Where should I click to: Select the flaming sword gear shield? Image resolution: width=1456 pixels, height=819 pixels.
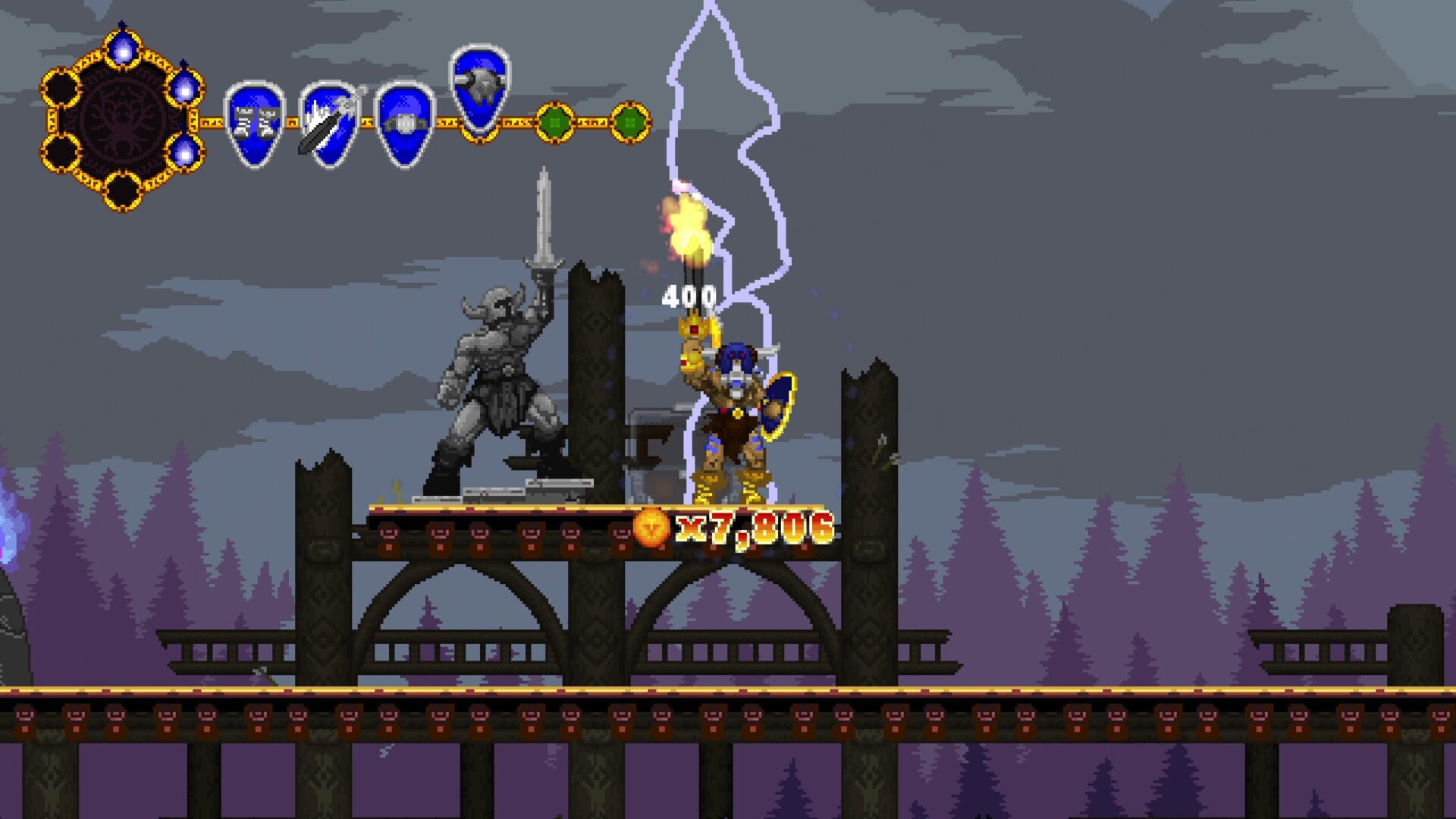pos(330,124)
